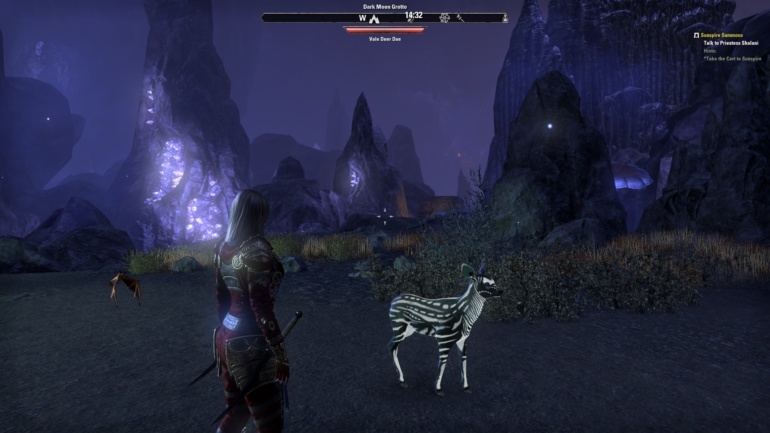Select the marker at the compass bar's right end

coord(504,18)
